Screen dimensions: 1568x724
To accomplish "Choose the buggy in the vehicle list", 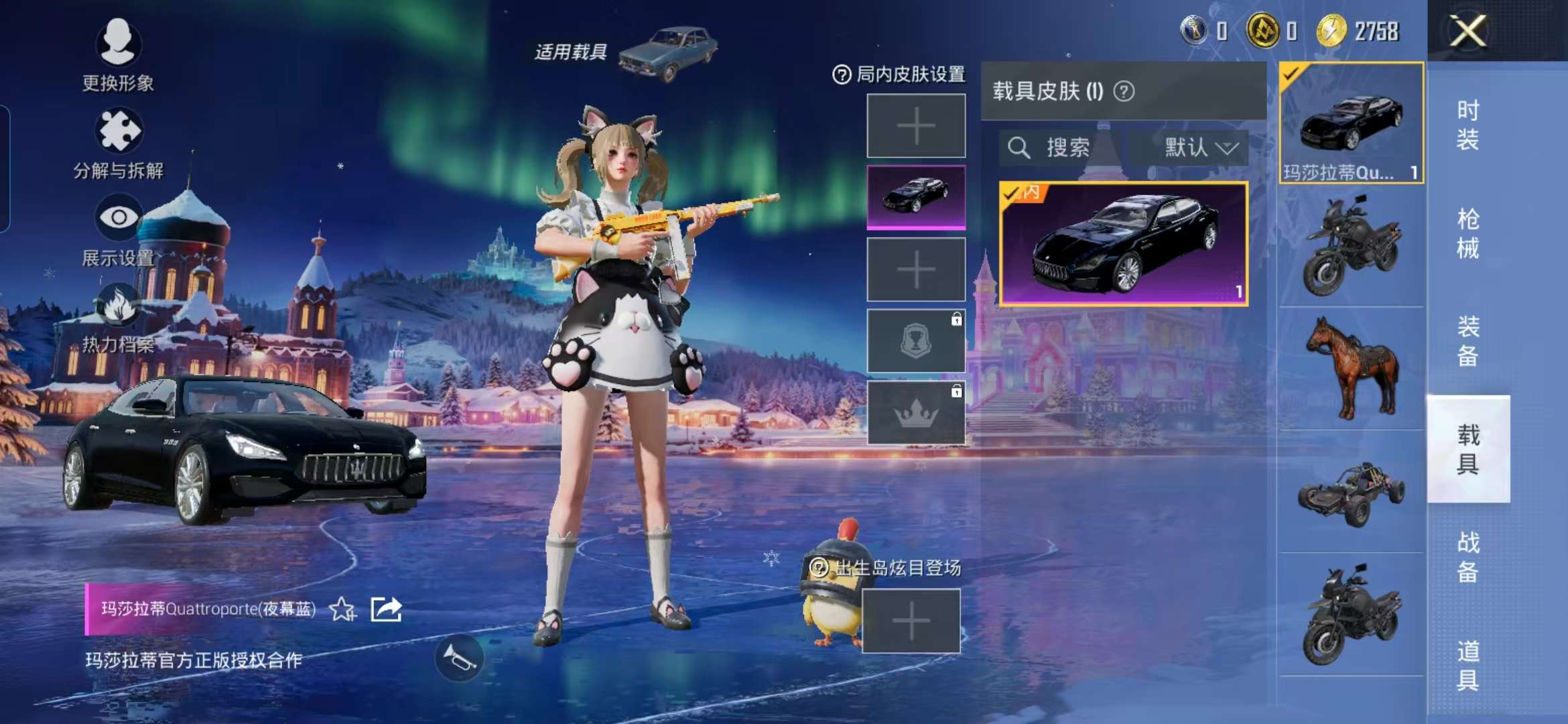I will pyautogui.click(x=1351, y=492).
